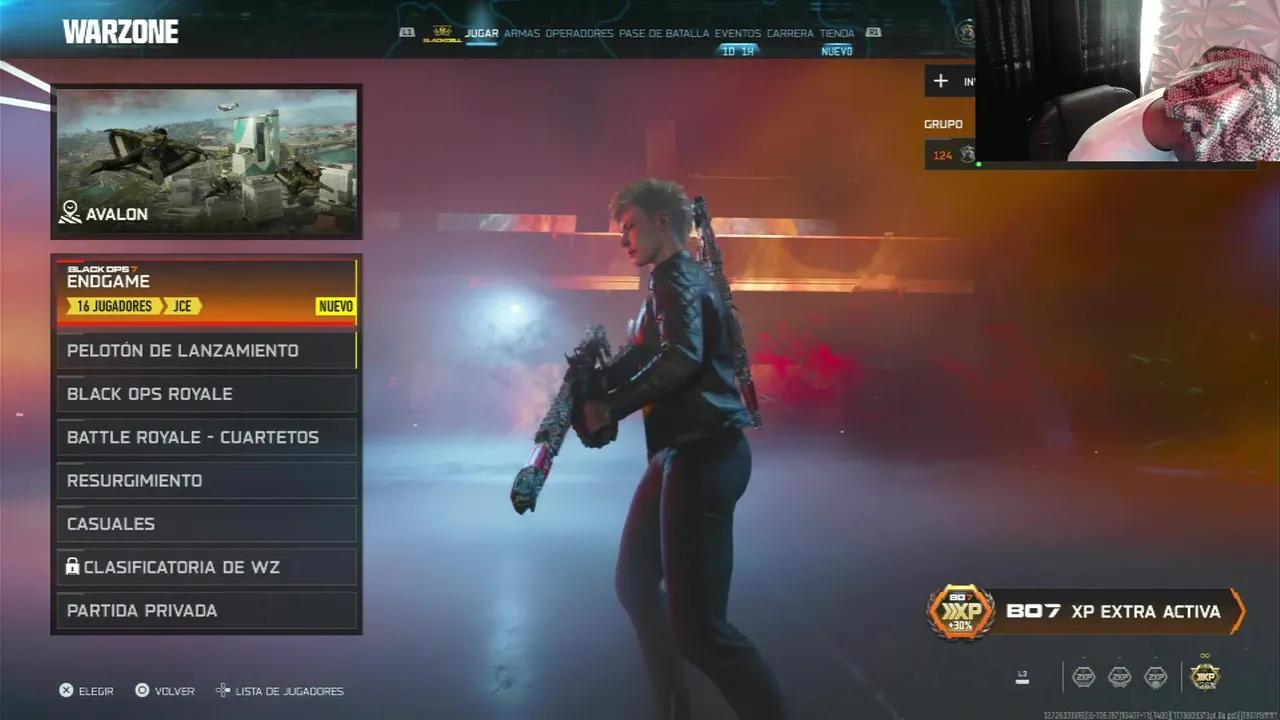1280x720 pixels.
Task: Click the XP boost progress indicator under banner
Action: click(1021, 677)
